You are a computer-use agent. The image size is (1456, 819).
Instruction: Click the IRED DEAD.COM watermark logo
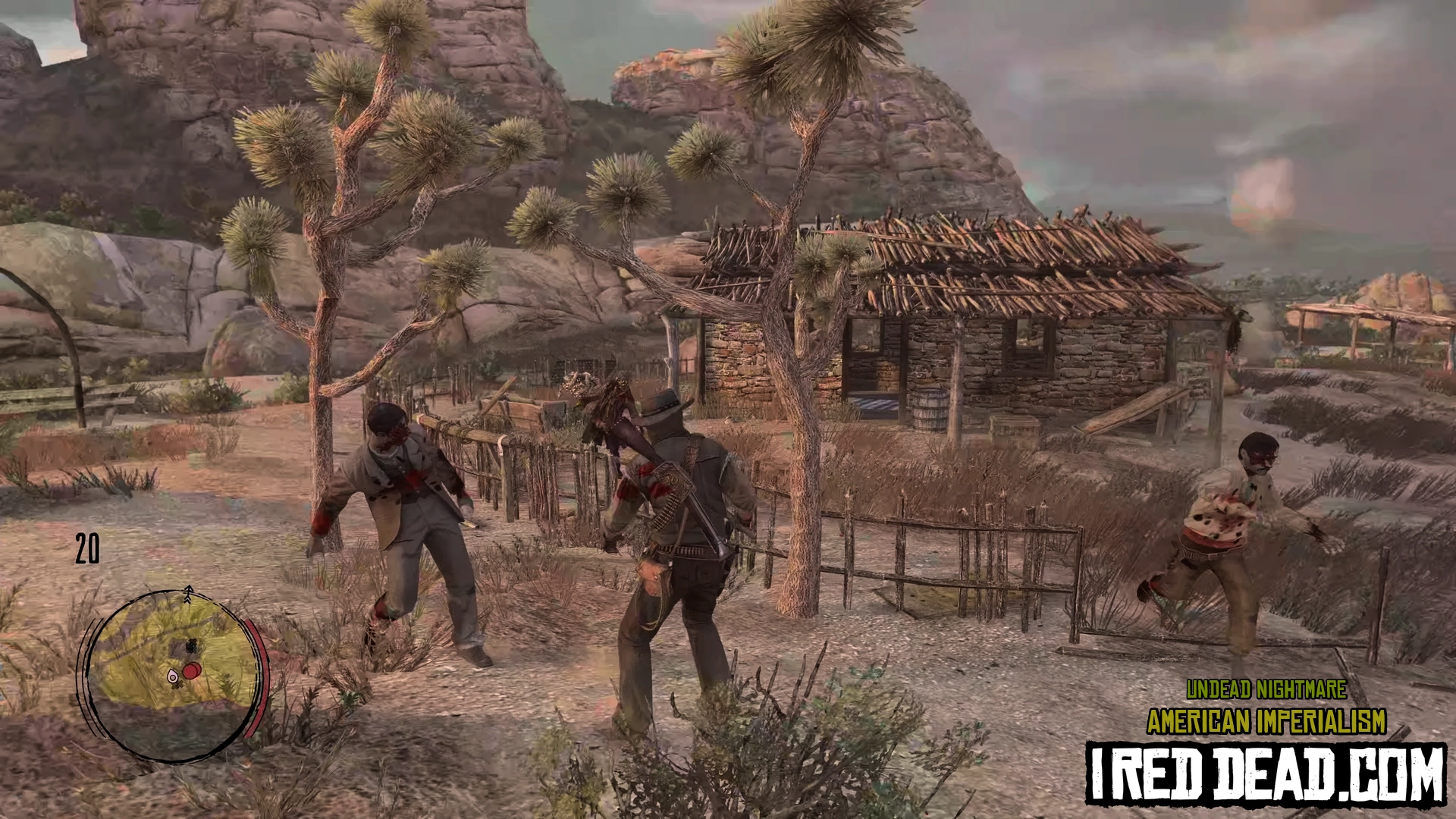point(1265,773)
